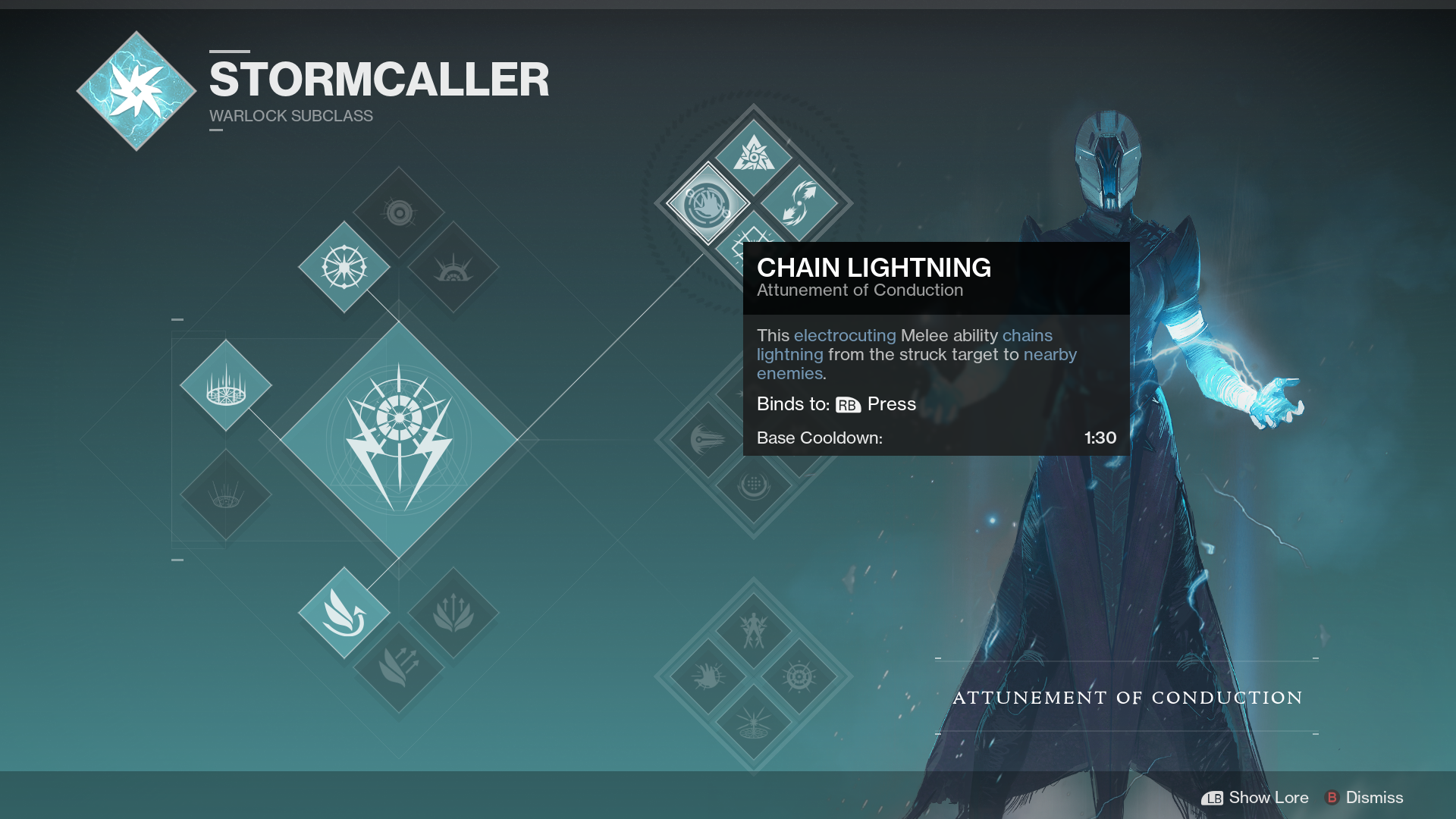This screenshot has height=819, width=1456.
Task: Choose the globe-shaped middle tree node
Action: coord(753,486)
